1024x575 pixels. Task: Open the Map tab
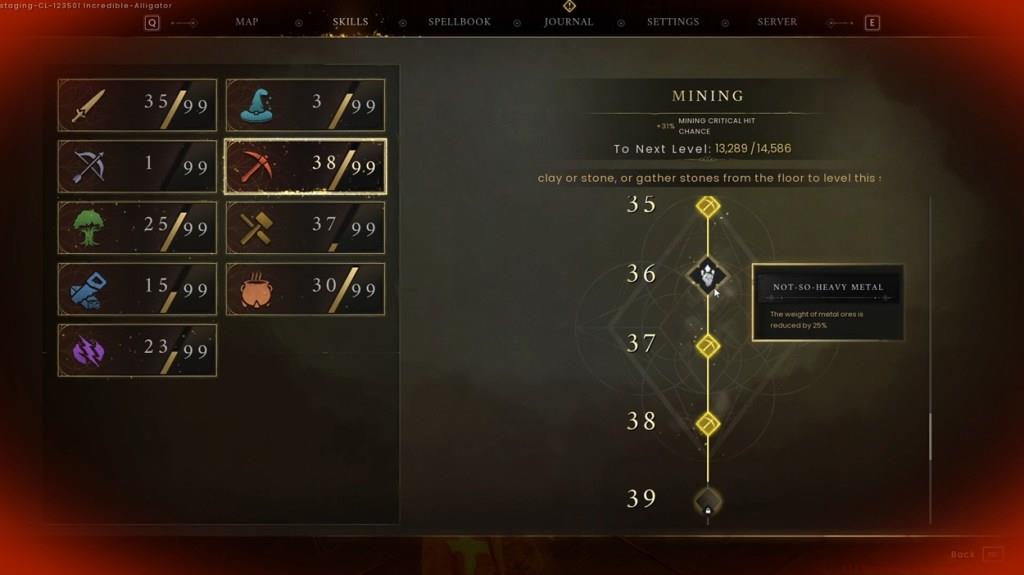tap(246, 22)
